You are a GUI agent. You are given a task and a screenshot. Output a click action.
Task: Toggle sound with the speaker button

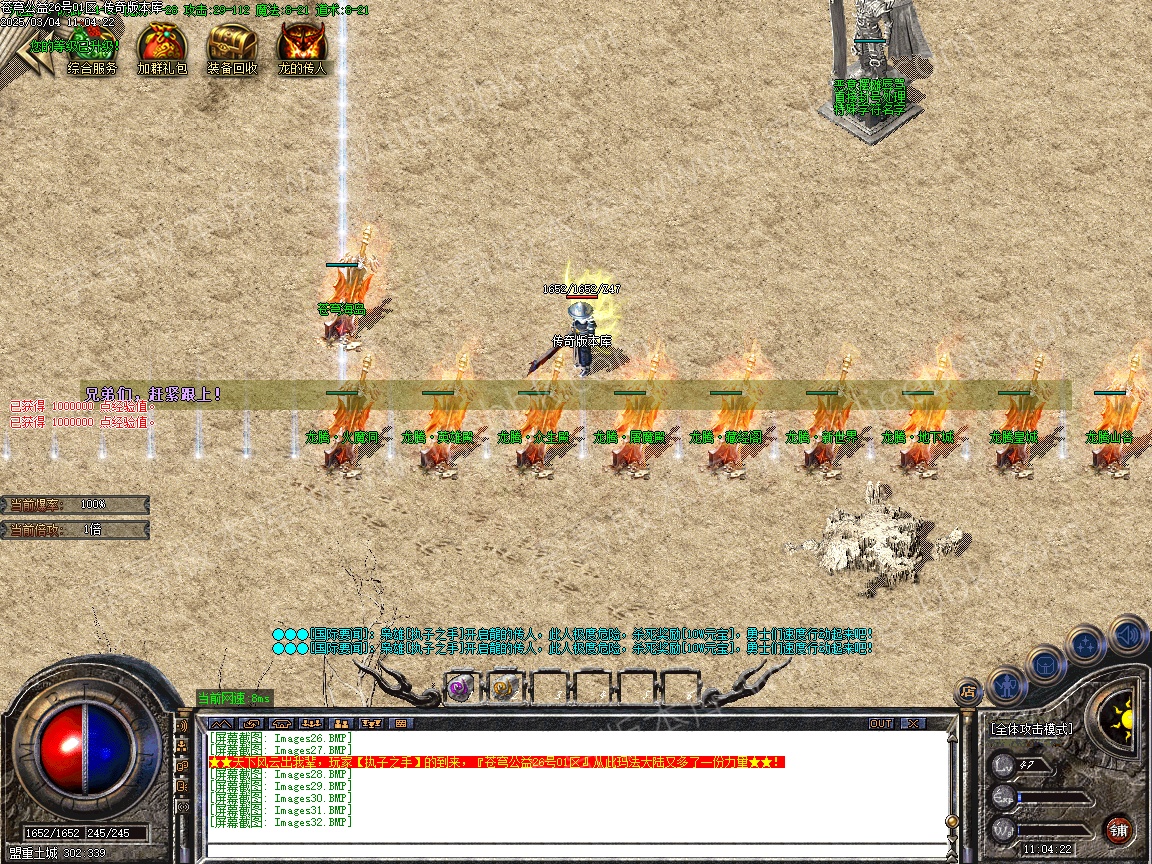(1126, 635)
